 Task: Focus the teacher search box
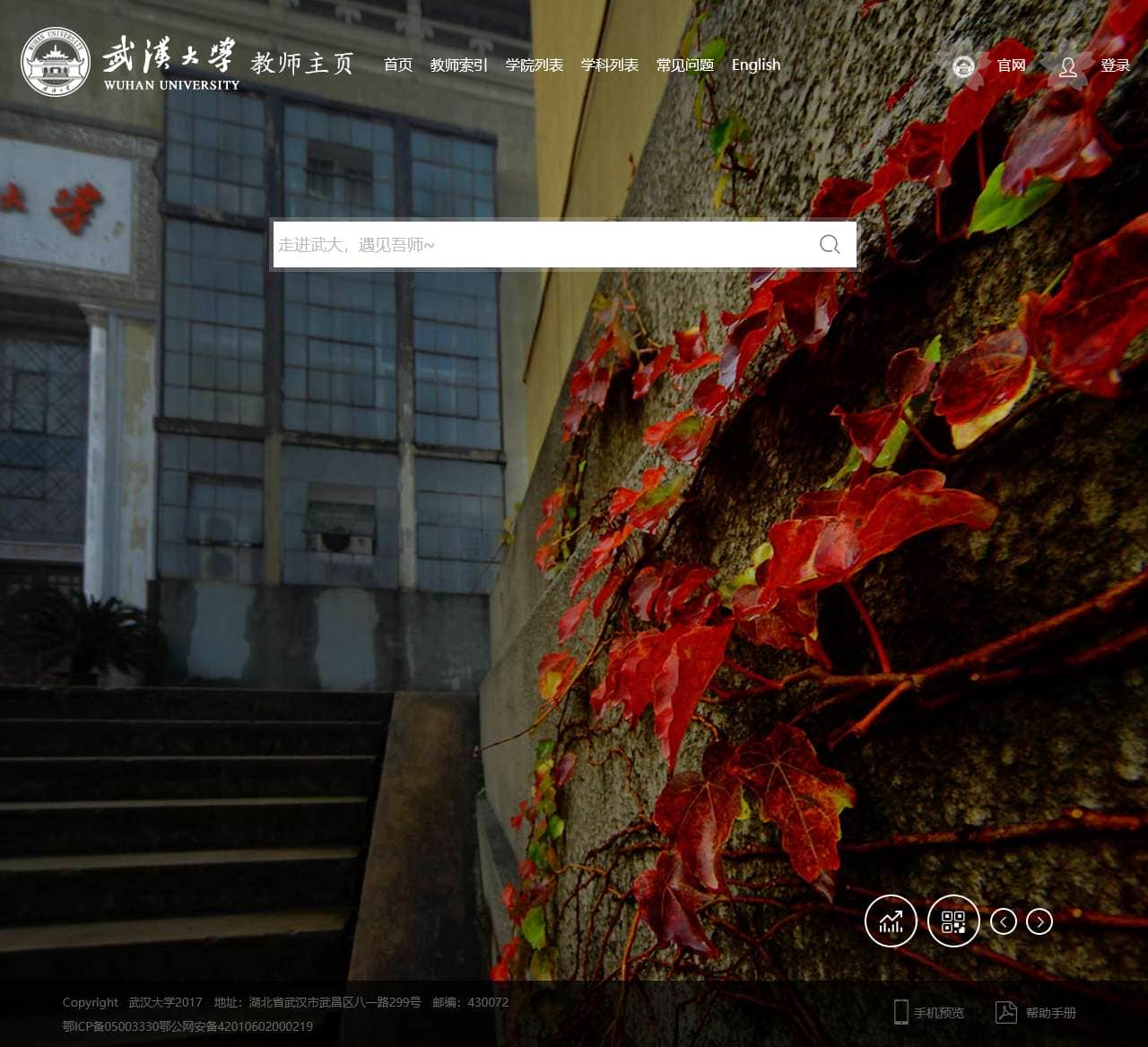coord(538,244)
